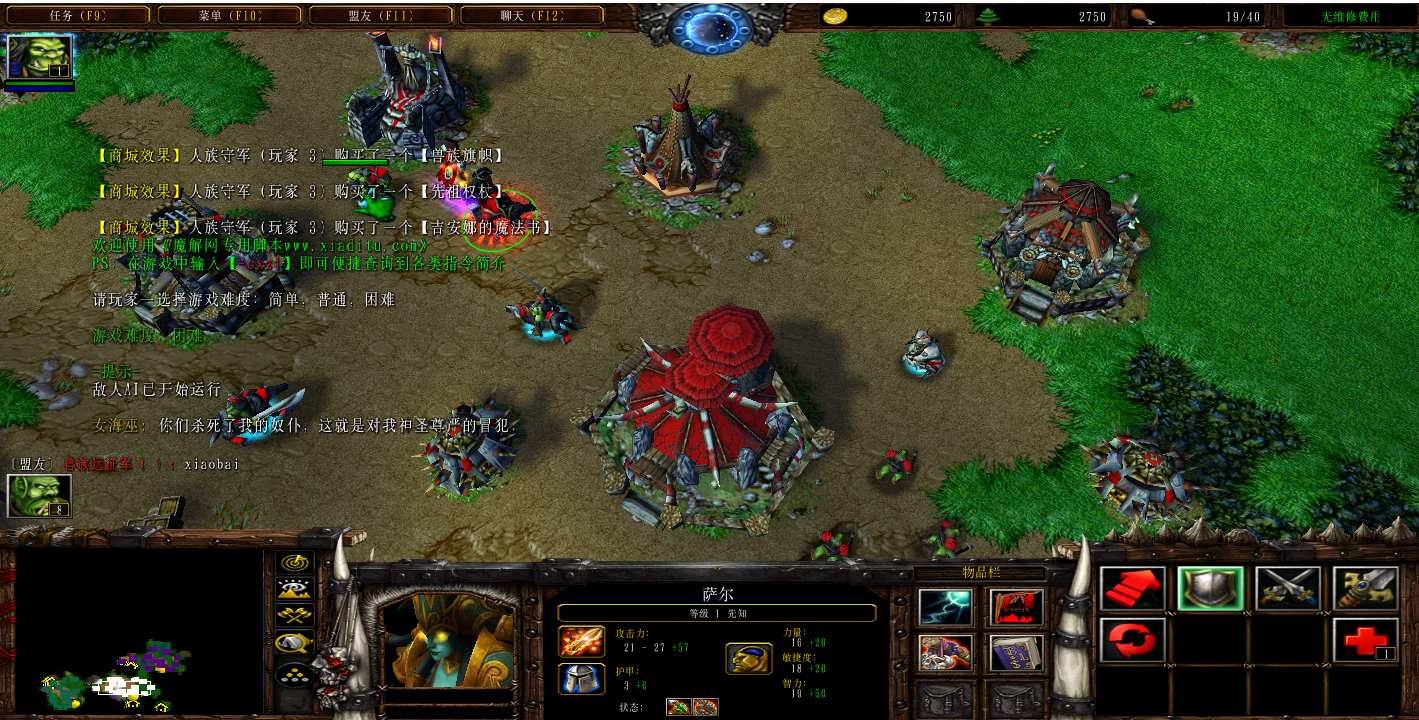
Task: Open the 盟友 (F11) allies menu
Action: (x=381, y=16)
